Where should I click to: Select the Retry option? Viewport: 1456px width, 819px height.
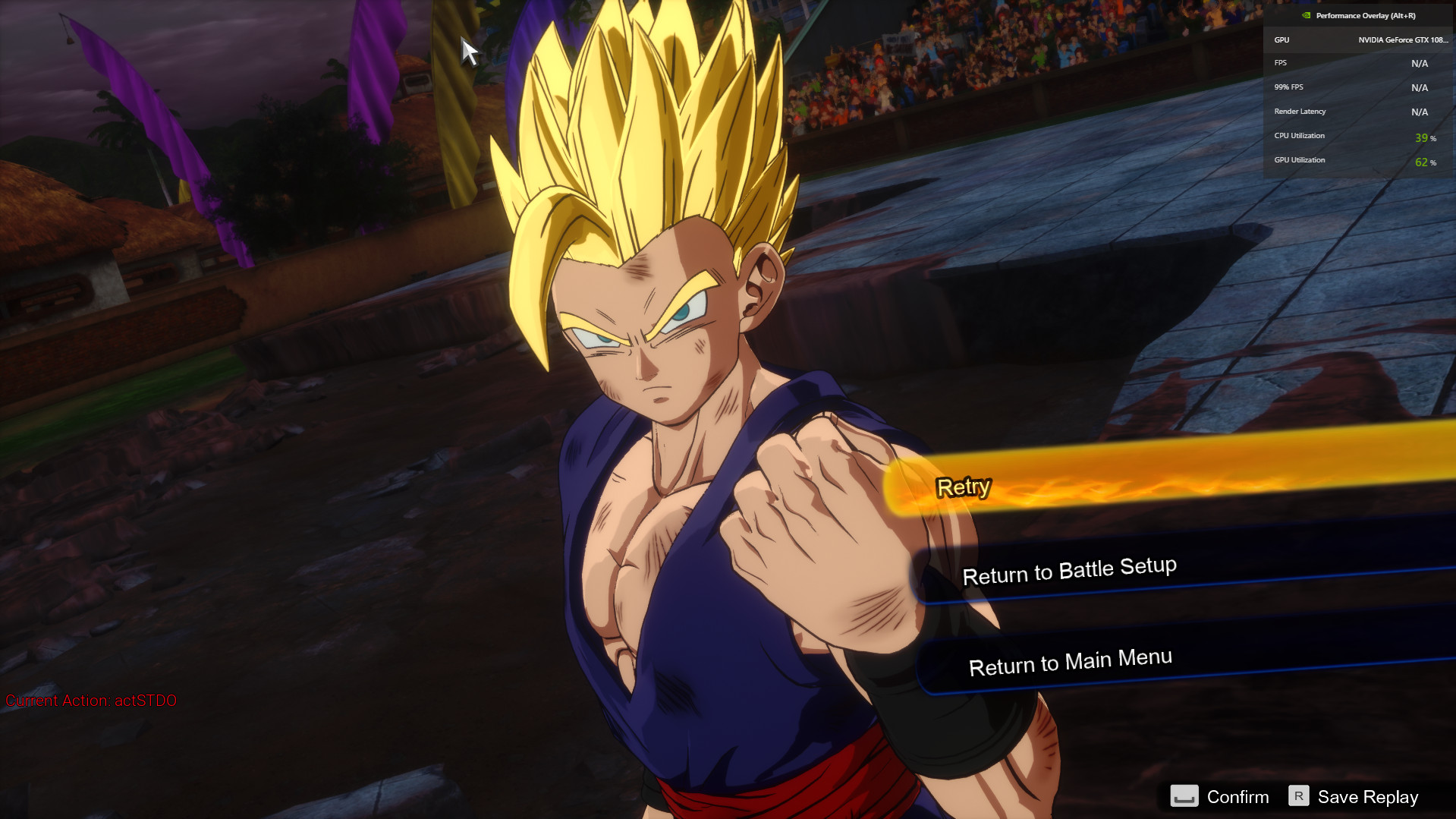[x=964, y=487]
